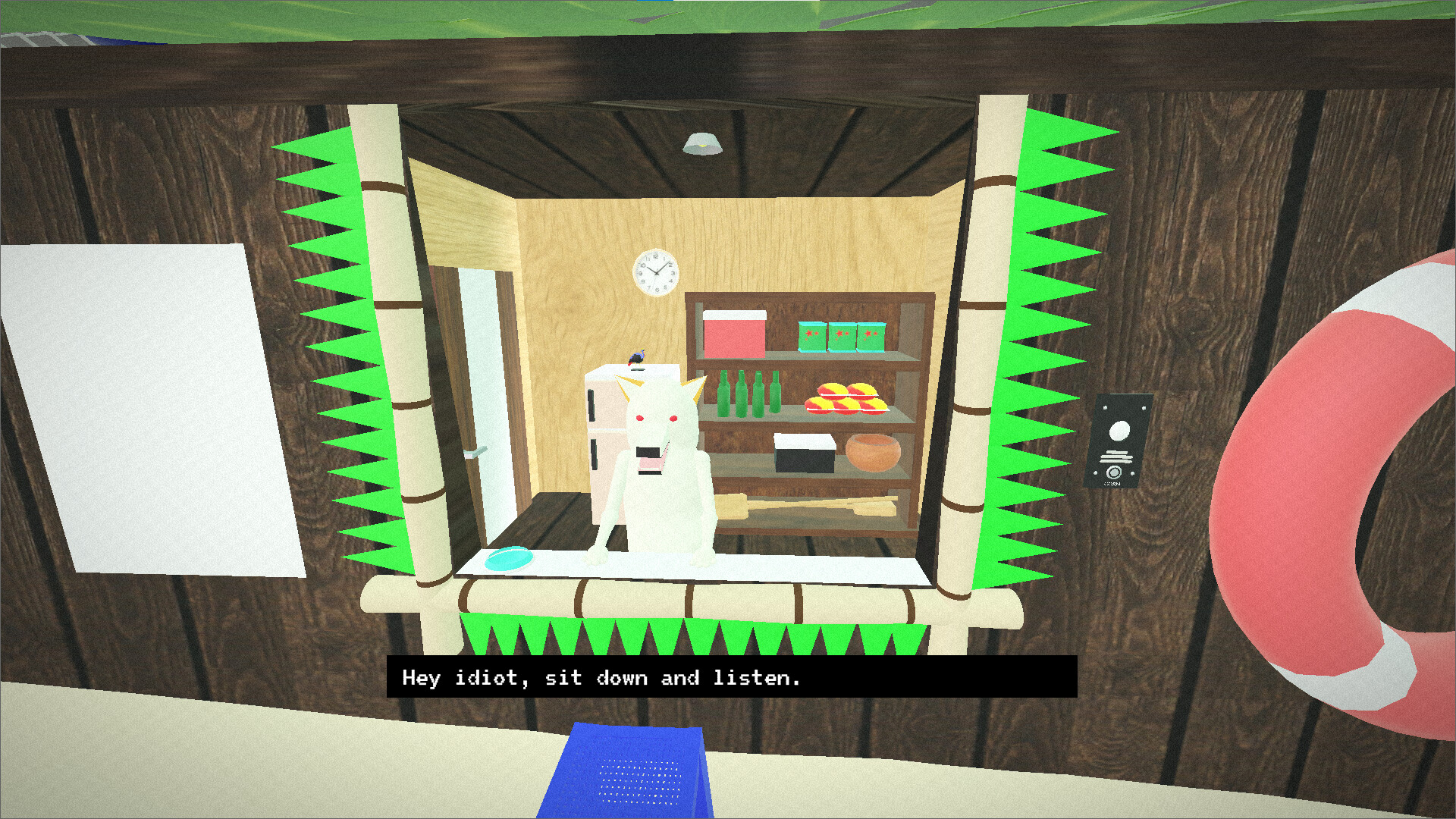Click the ceiling lamp inside the hut
This screenshot has width=1456, height=819.
(701, 144)
